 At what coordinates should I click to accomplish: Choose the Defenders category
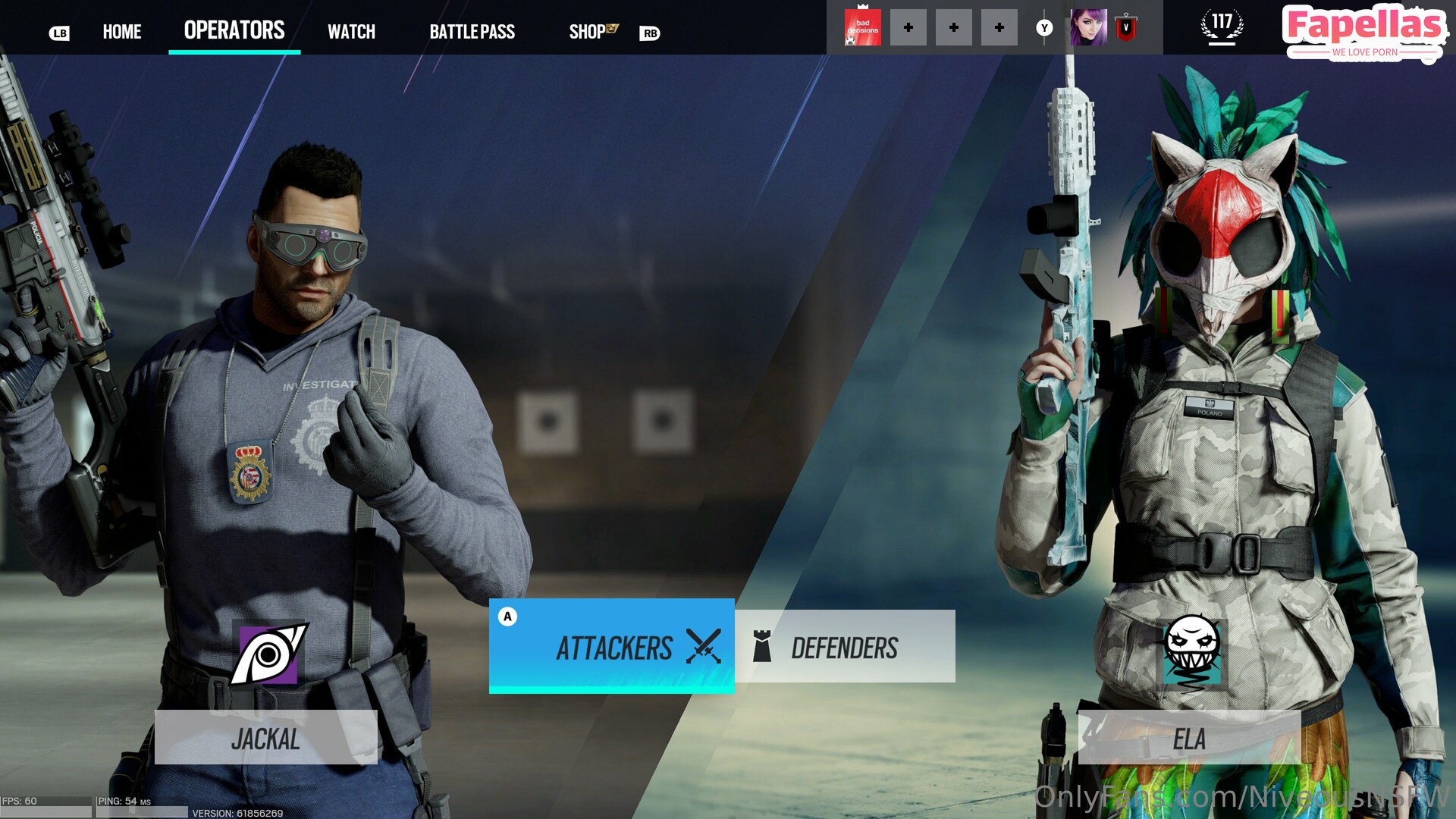coord(845,647)
